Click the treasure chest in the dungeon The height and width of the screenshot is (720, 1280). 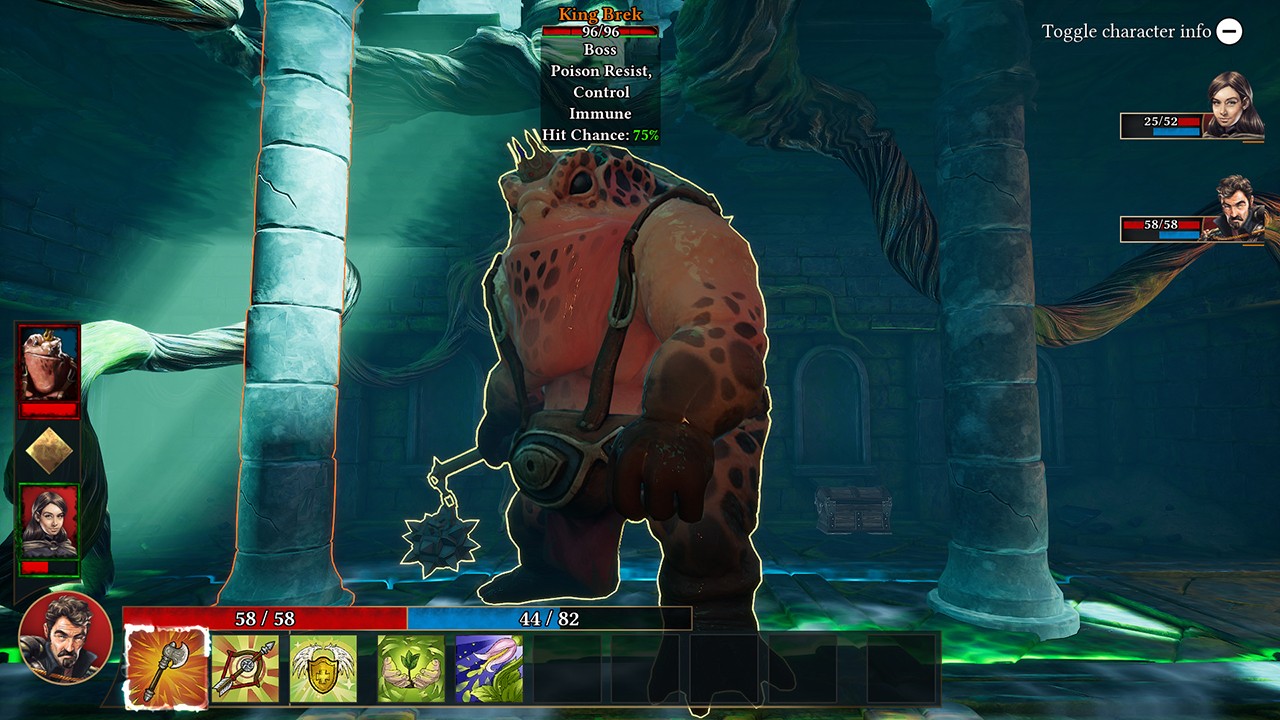pyautogui.click(x=852, y=510)
